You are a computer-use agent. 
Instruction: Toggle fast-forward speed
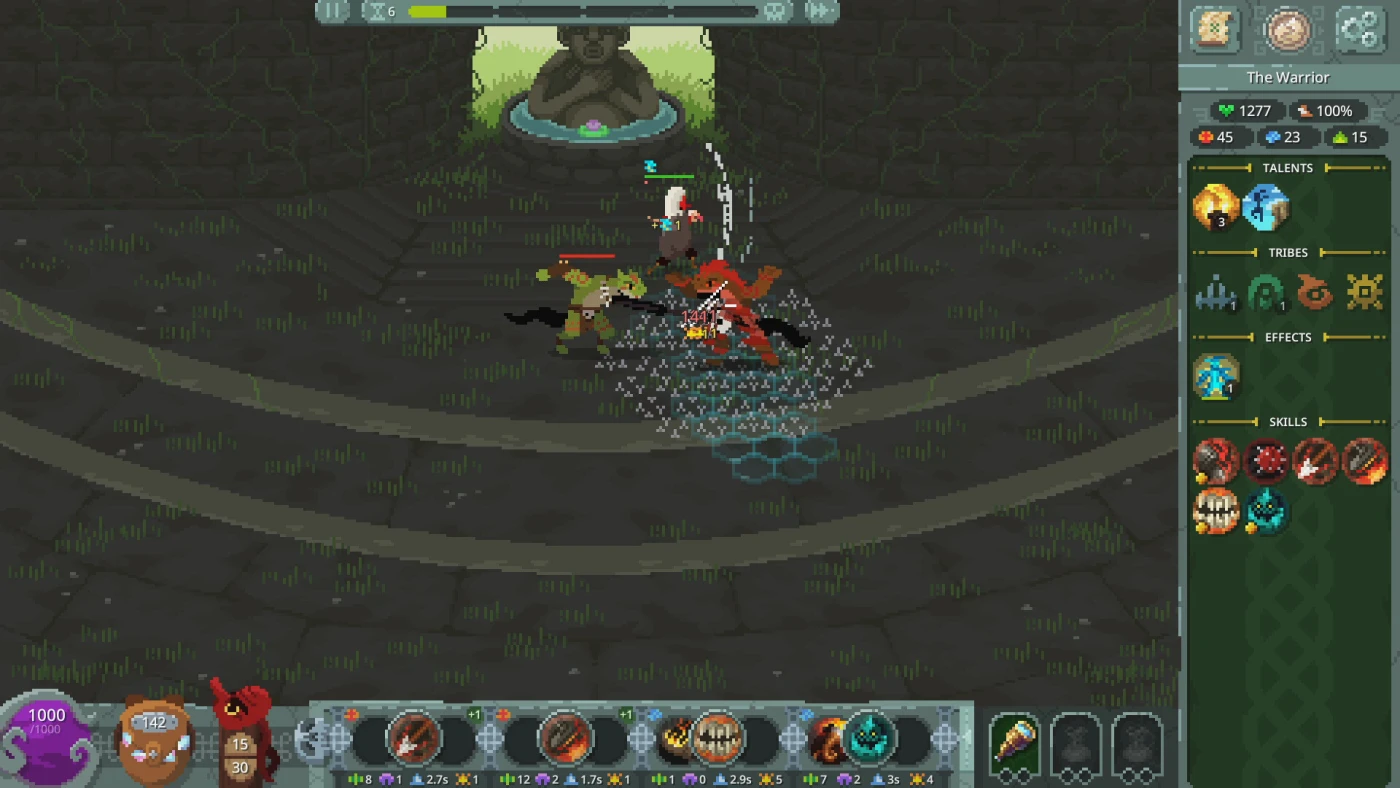pyautogui.click(x=819, y=11)
